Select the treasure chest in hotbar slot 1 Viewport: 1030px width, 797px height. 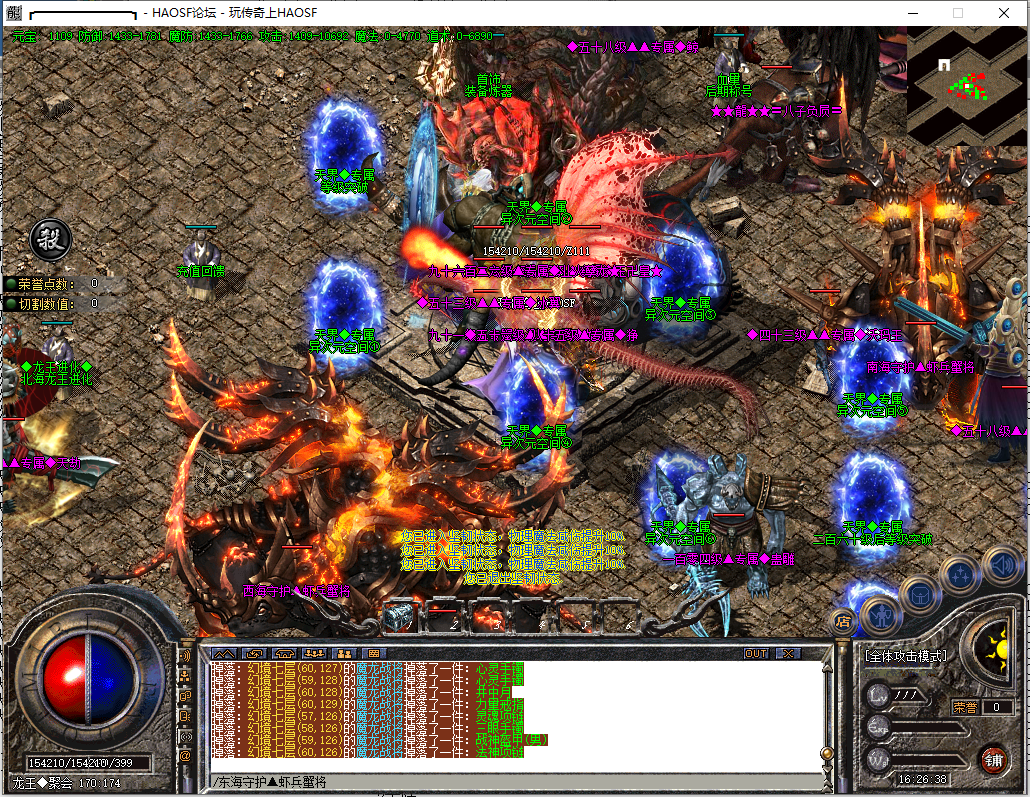coord(400,615)
